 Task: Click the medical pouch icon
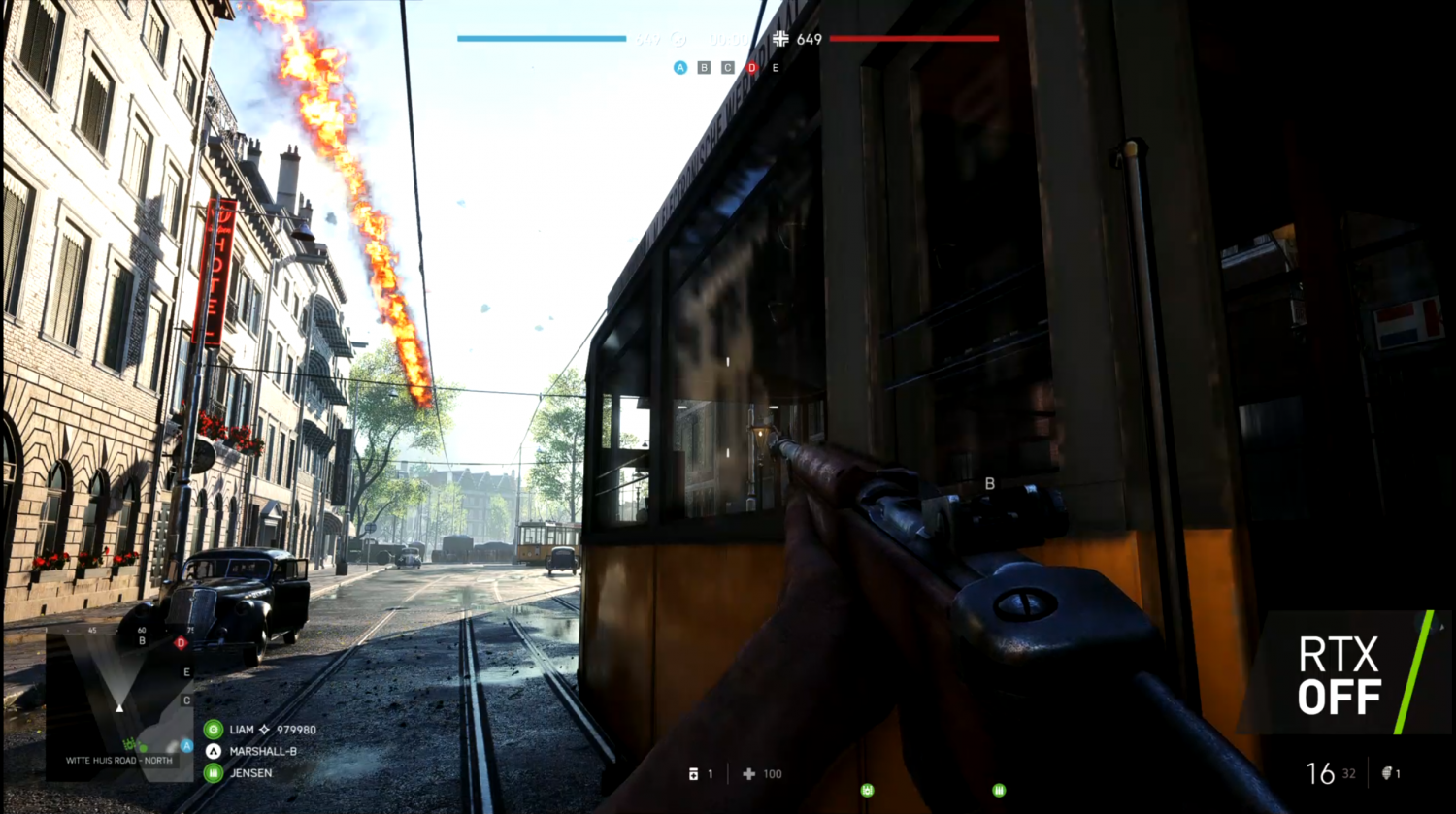(x=693, y=774)
